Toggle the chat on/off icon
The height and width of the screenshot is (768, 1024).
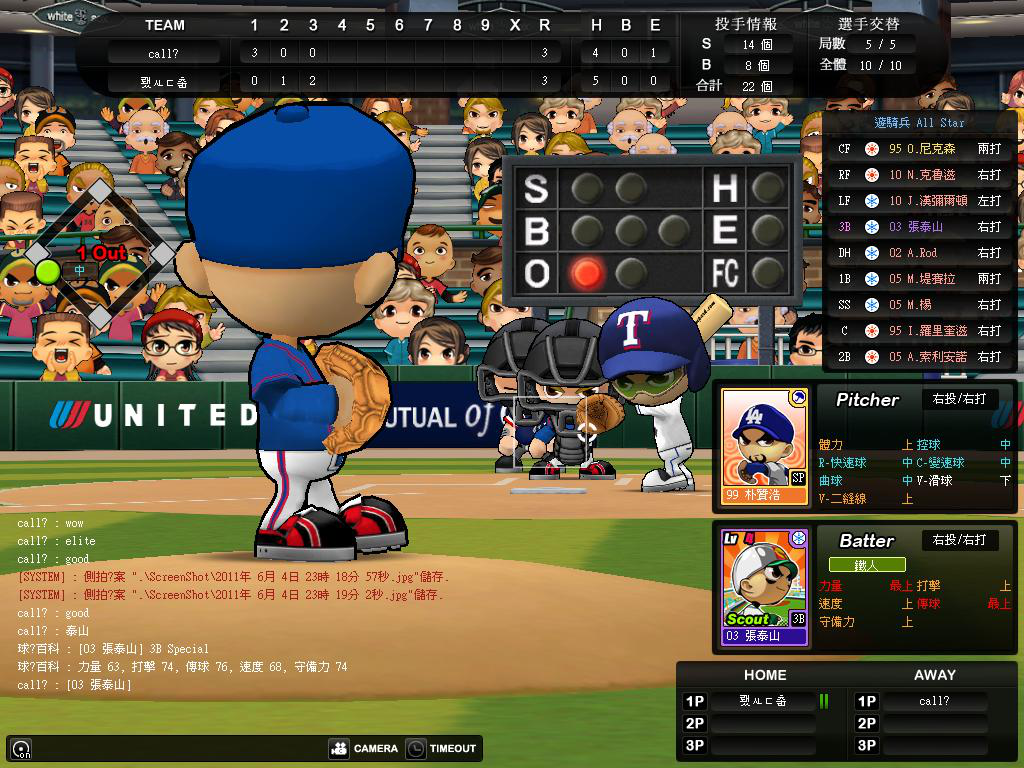tap(21, 749)
